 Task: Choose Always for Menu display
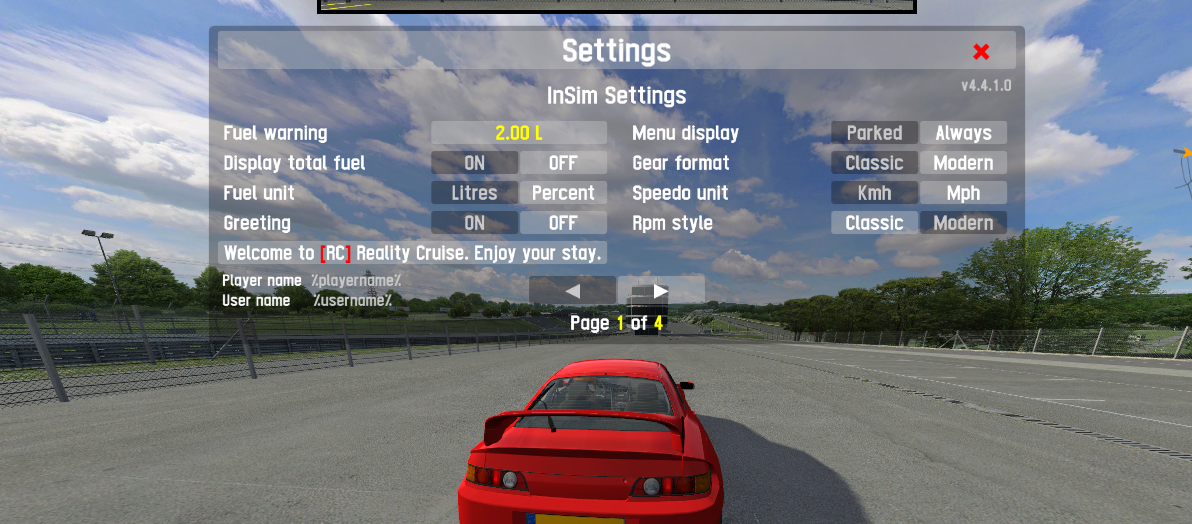coord(963,133)
